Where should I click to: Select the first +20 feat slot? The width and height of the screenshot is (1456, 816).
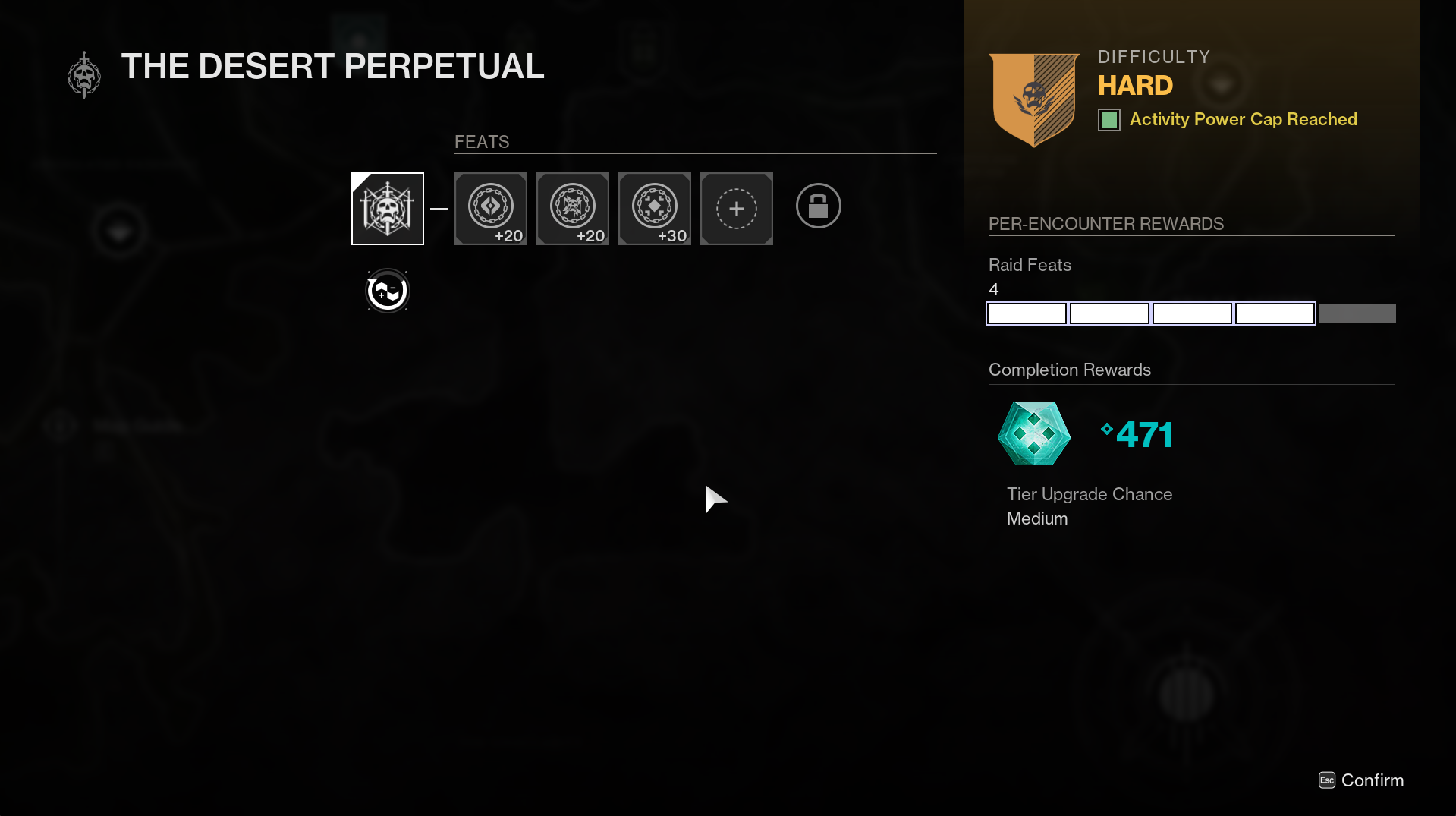click(490, 209)
